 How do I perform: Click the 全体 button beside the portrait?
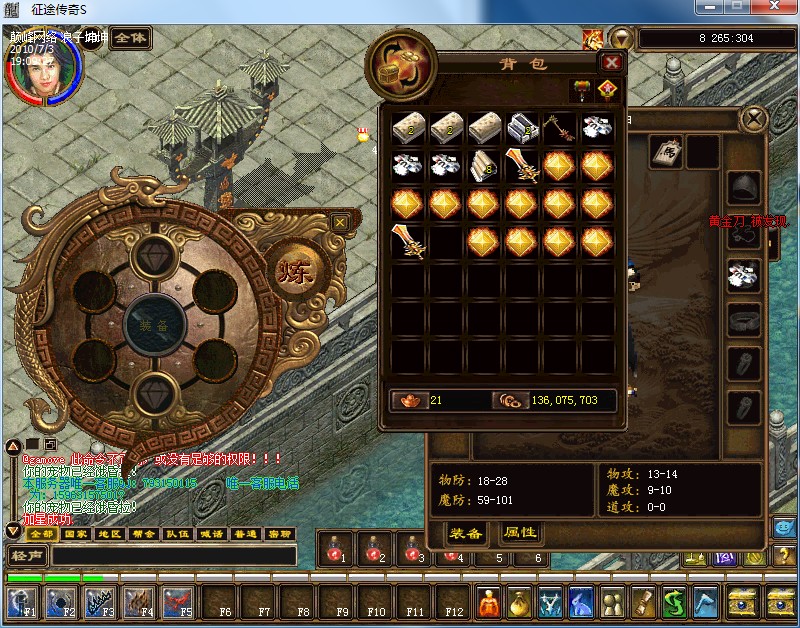click(x=130, y=38)
